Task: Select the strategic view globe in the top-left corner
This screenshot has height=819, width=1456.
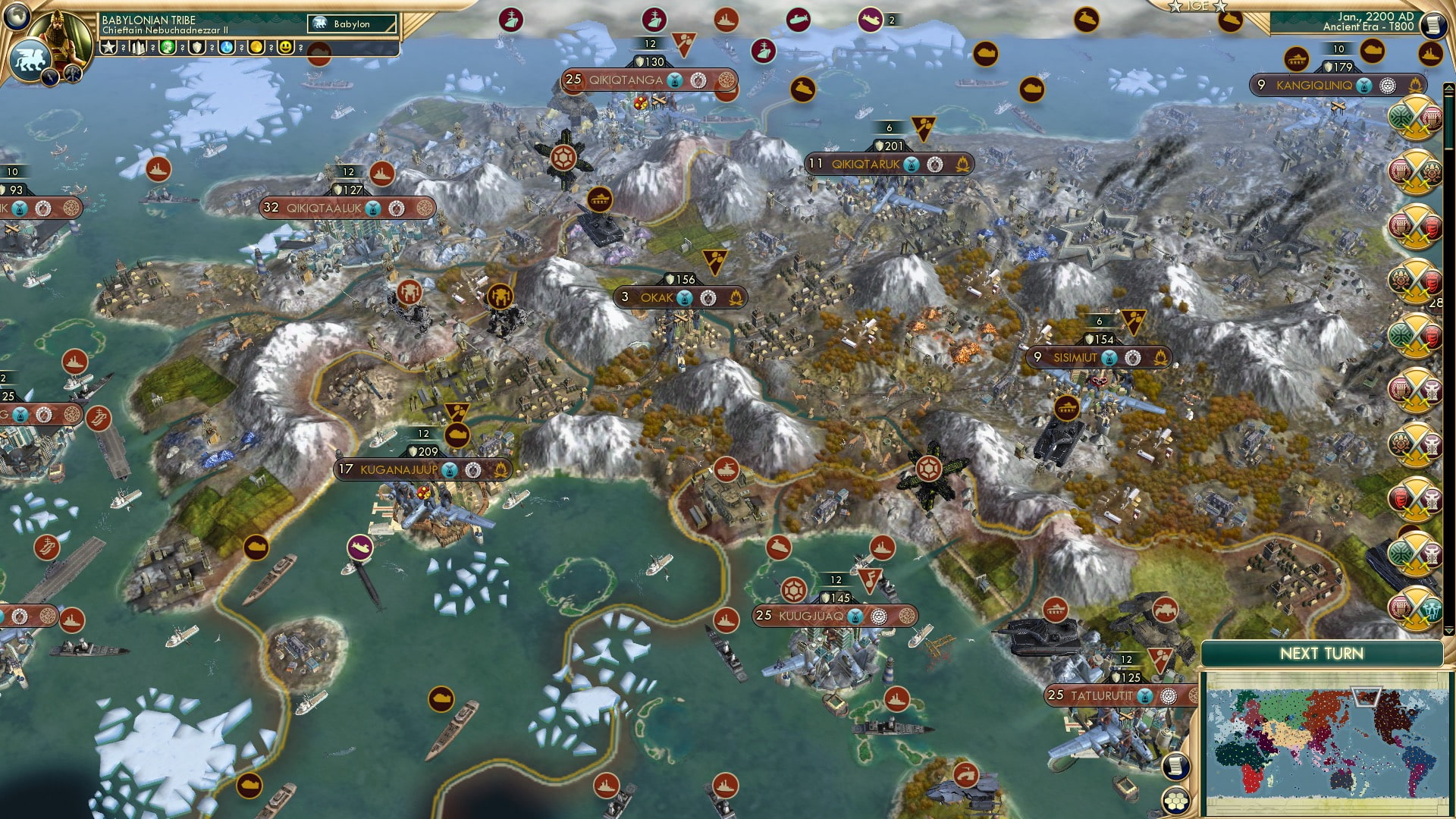Action: click(17, 16)
